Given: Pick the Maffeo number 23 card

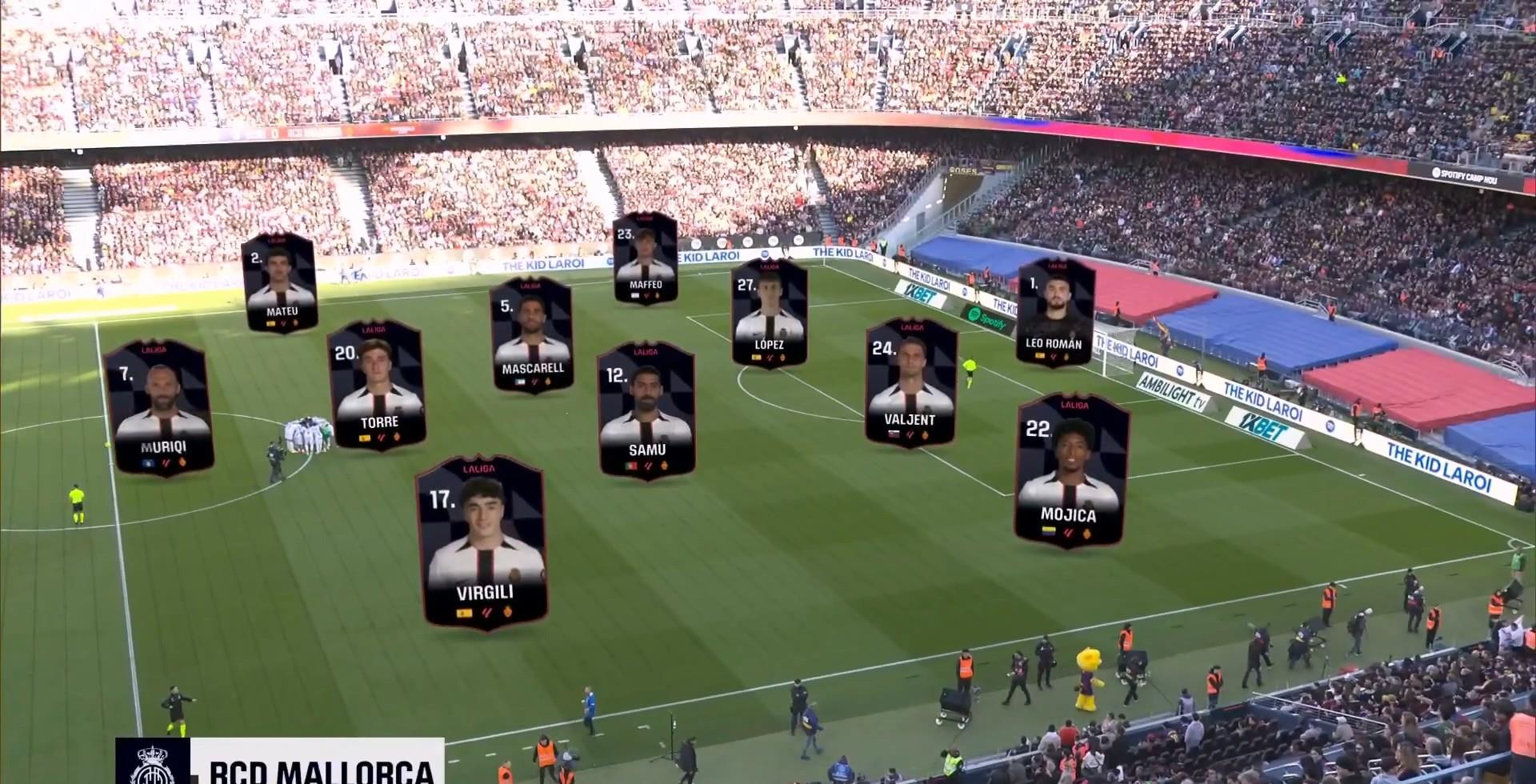Looking at the screenshot, I should [646, 258].
